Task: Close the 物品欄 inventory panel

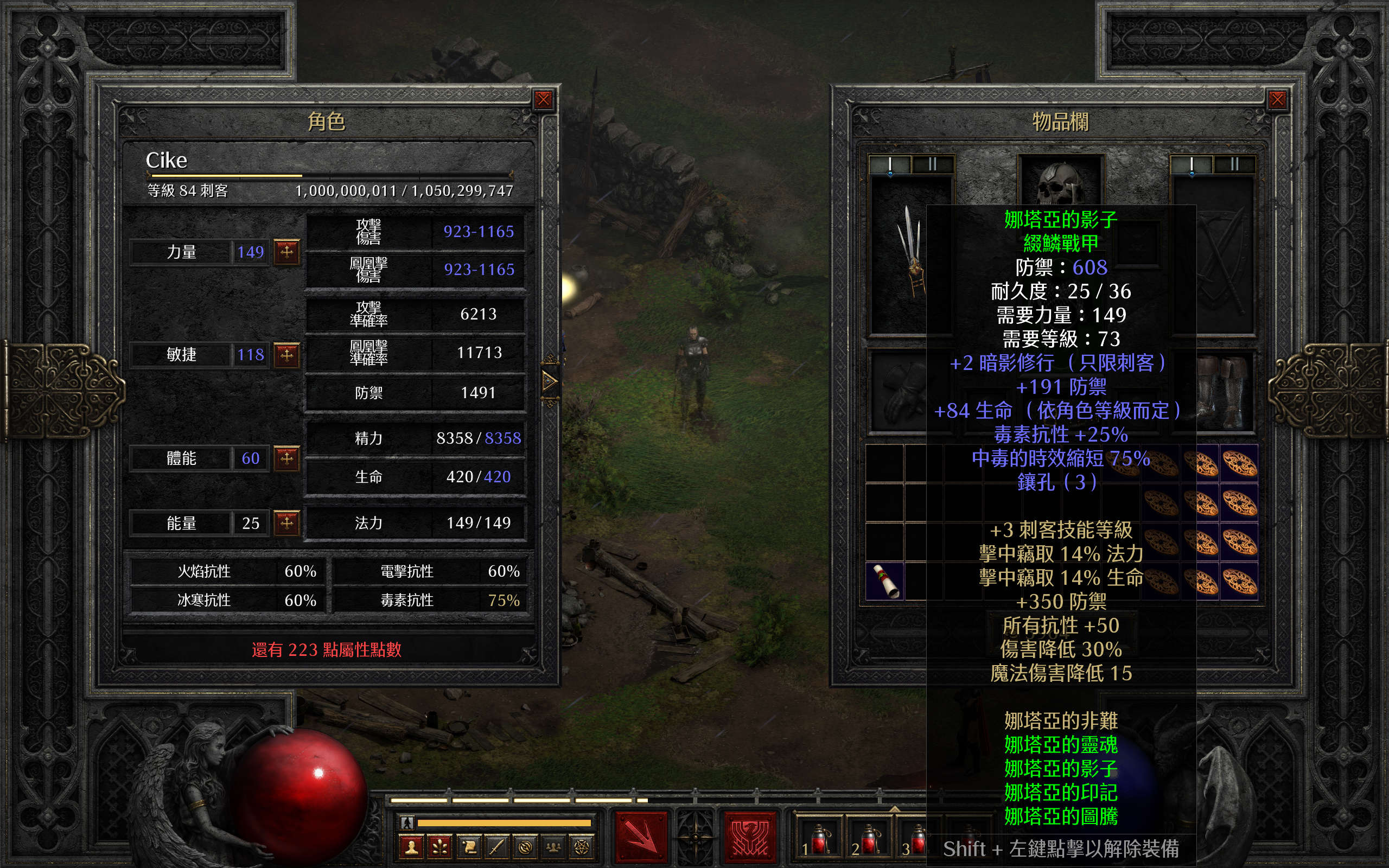Action: [x=1277, y=100]
